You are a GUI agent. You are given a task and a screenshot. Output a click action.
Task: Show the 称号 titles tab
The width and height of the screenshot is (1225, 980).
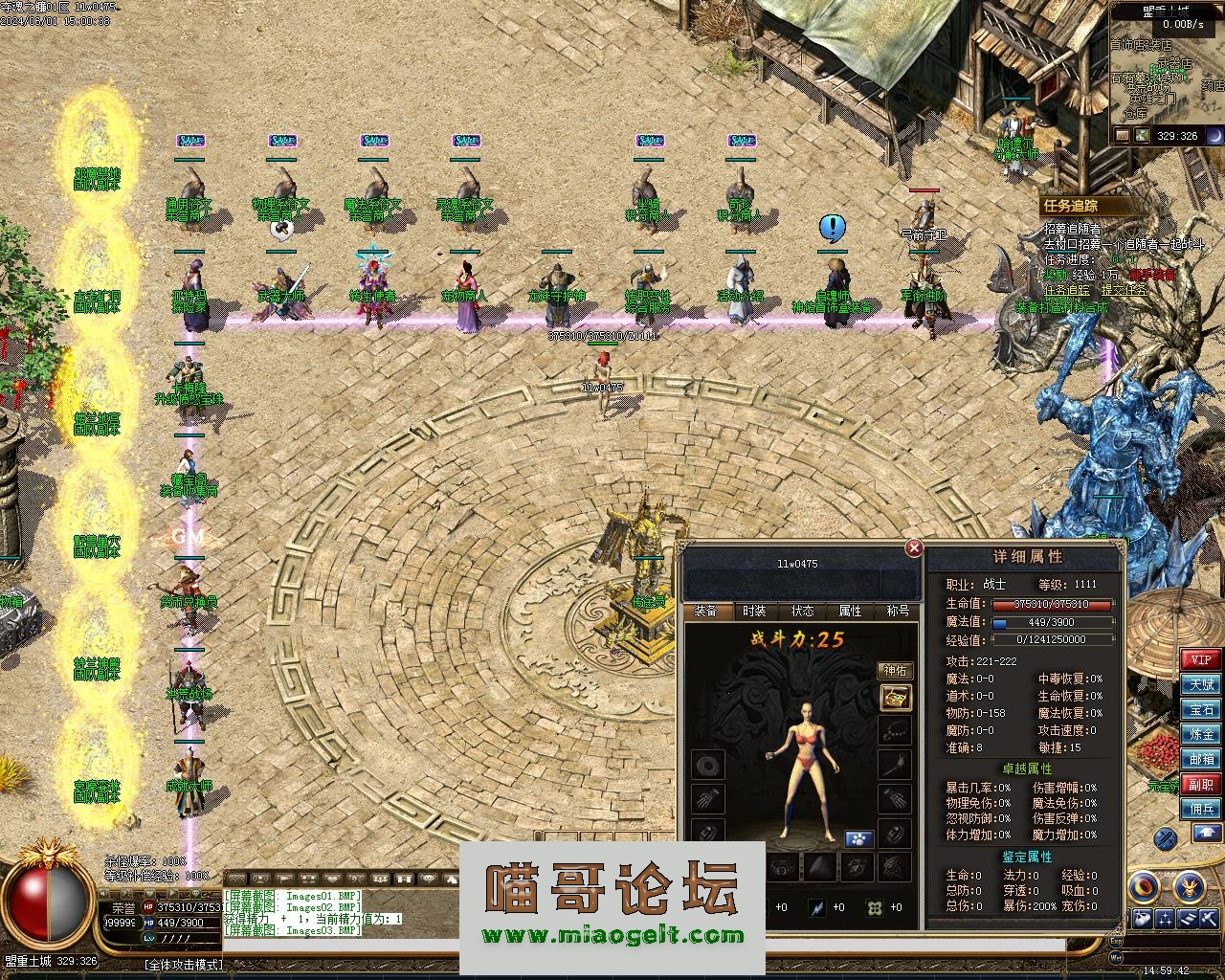[898, 612]
